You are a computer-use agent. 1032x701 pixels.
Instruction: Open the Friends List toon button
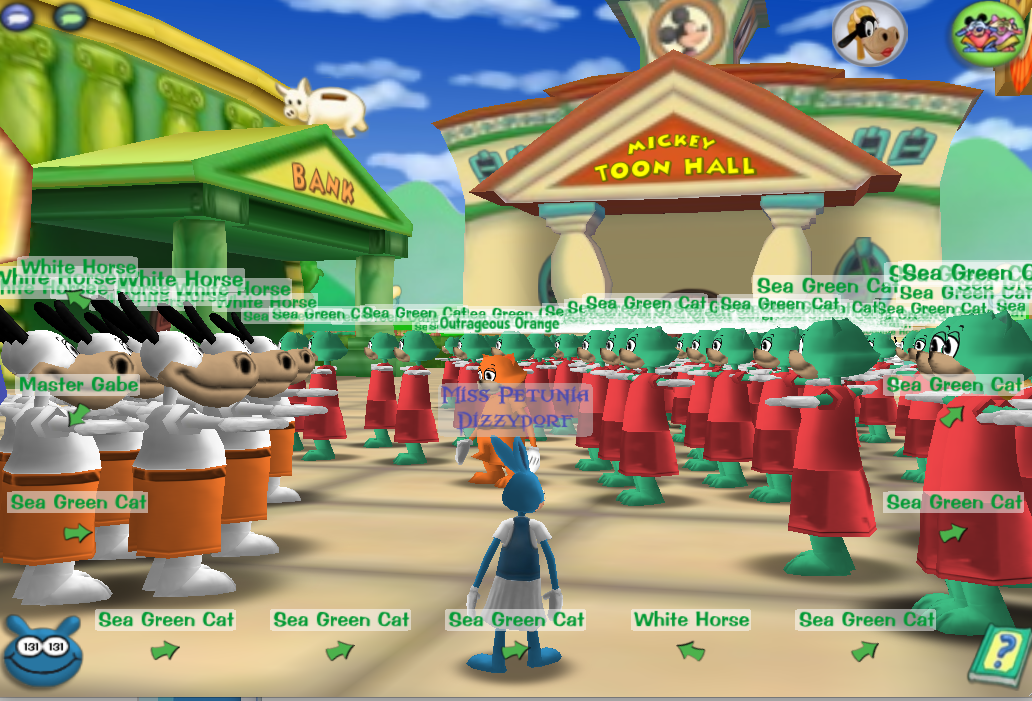pos(988,34)
